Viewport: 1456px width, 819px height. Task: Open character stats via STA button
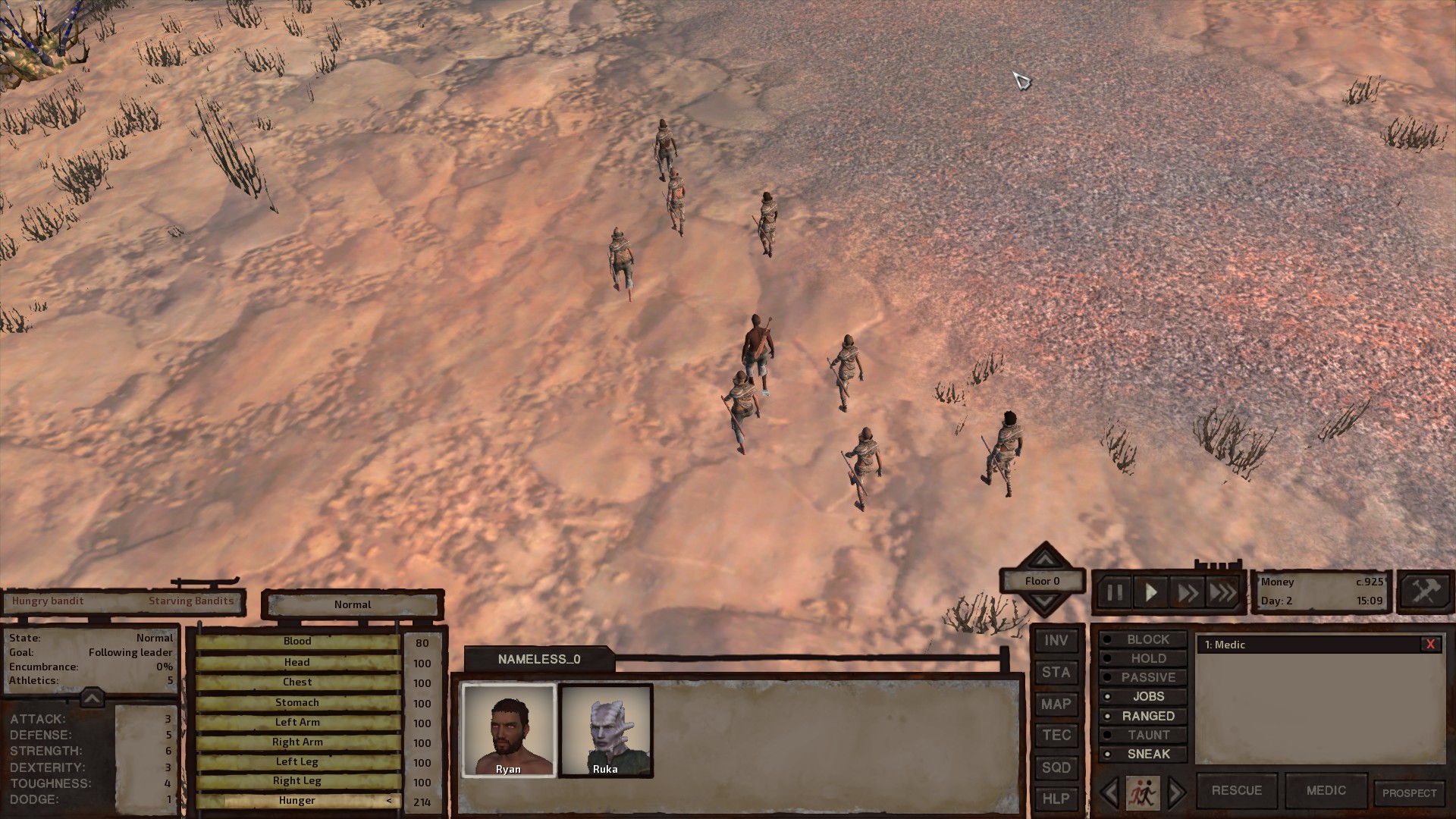1056,672
